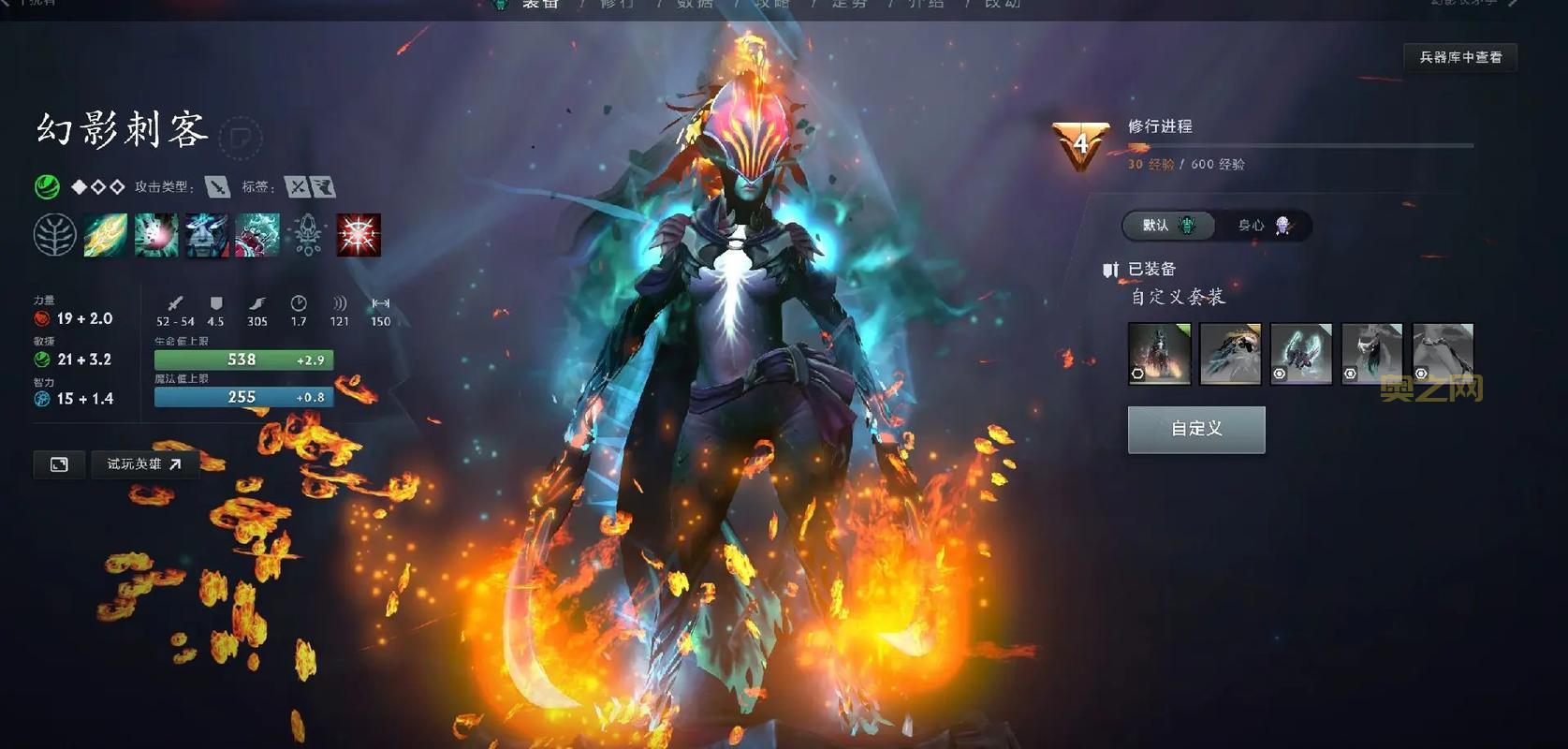Click the Aghanim's Scepter upgrade icon

pyautogui.click(x=309, y=235)
